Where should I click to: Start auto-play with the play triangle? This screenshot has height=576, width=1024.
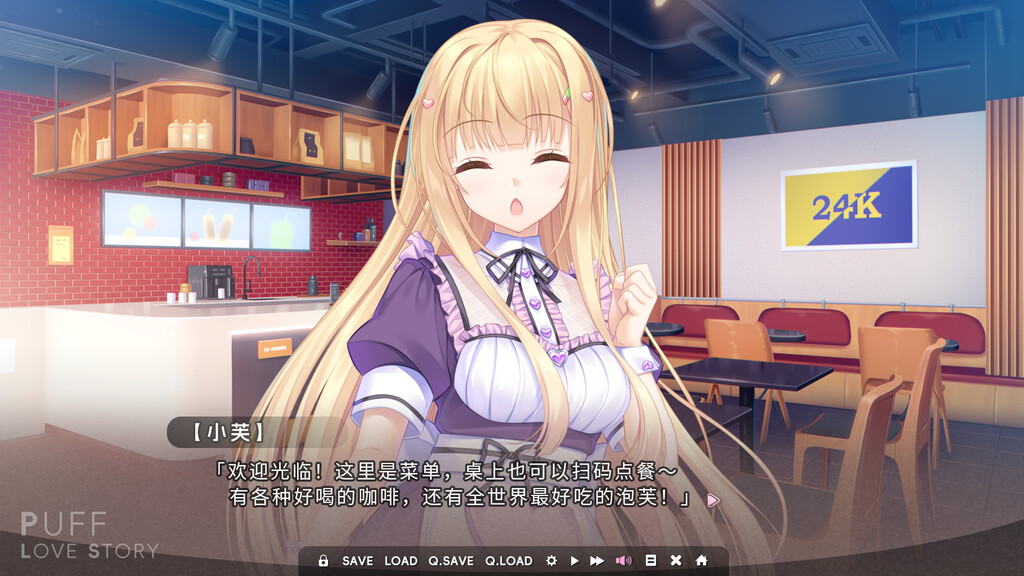coord(574,561)
